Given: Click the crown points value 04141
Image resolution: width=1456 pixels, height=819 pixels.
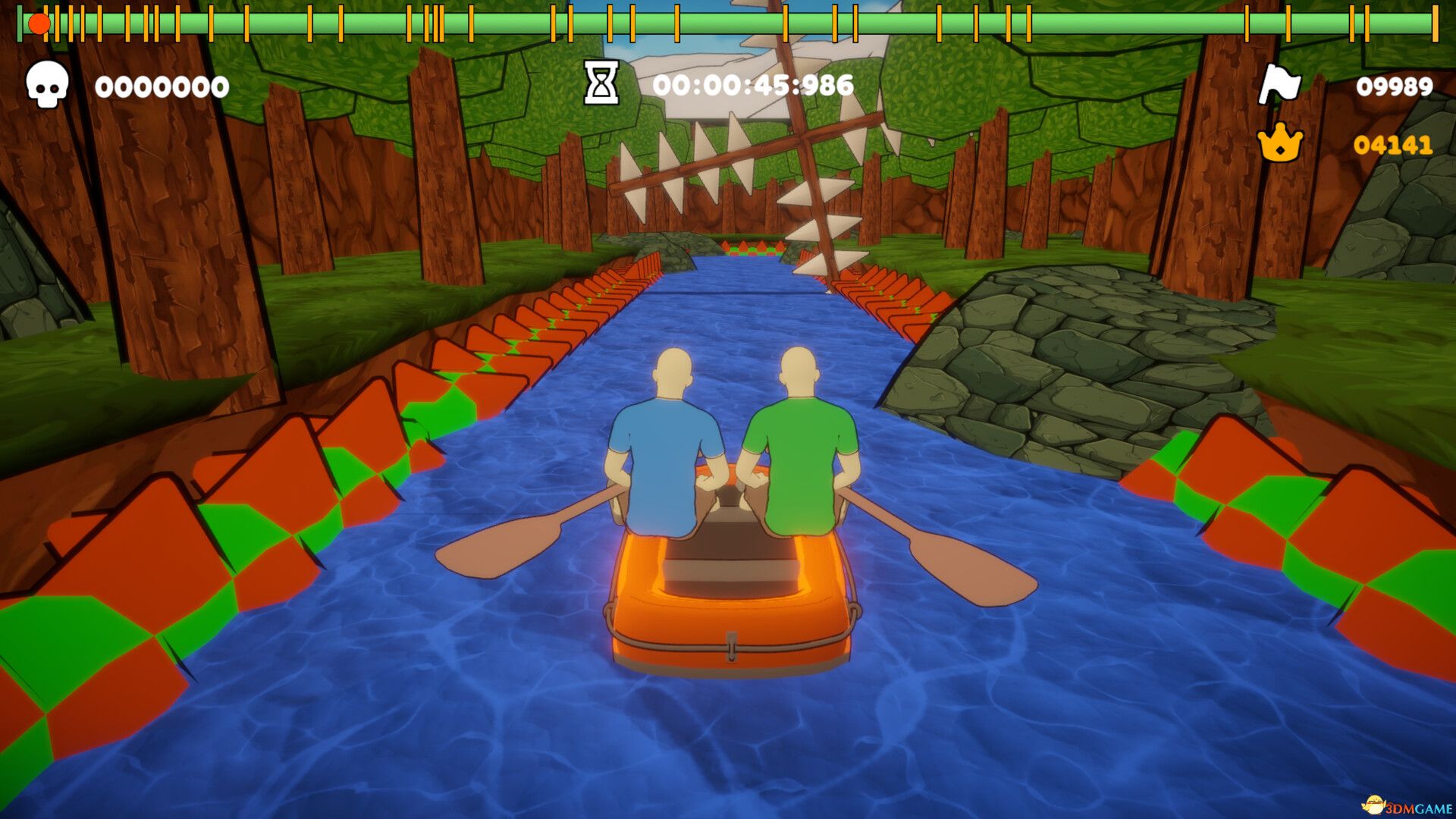Looking at the screenshot, I should (1394, 144).
